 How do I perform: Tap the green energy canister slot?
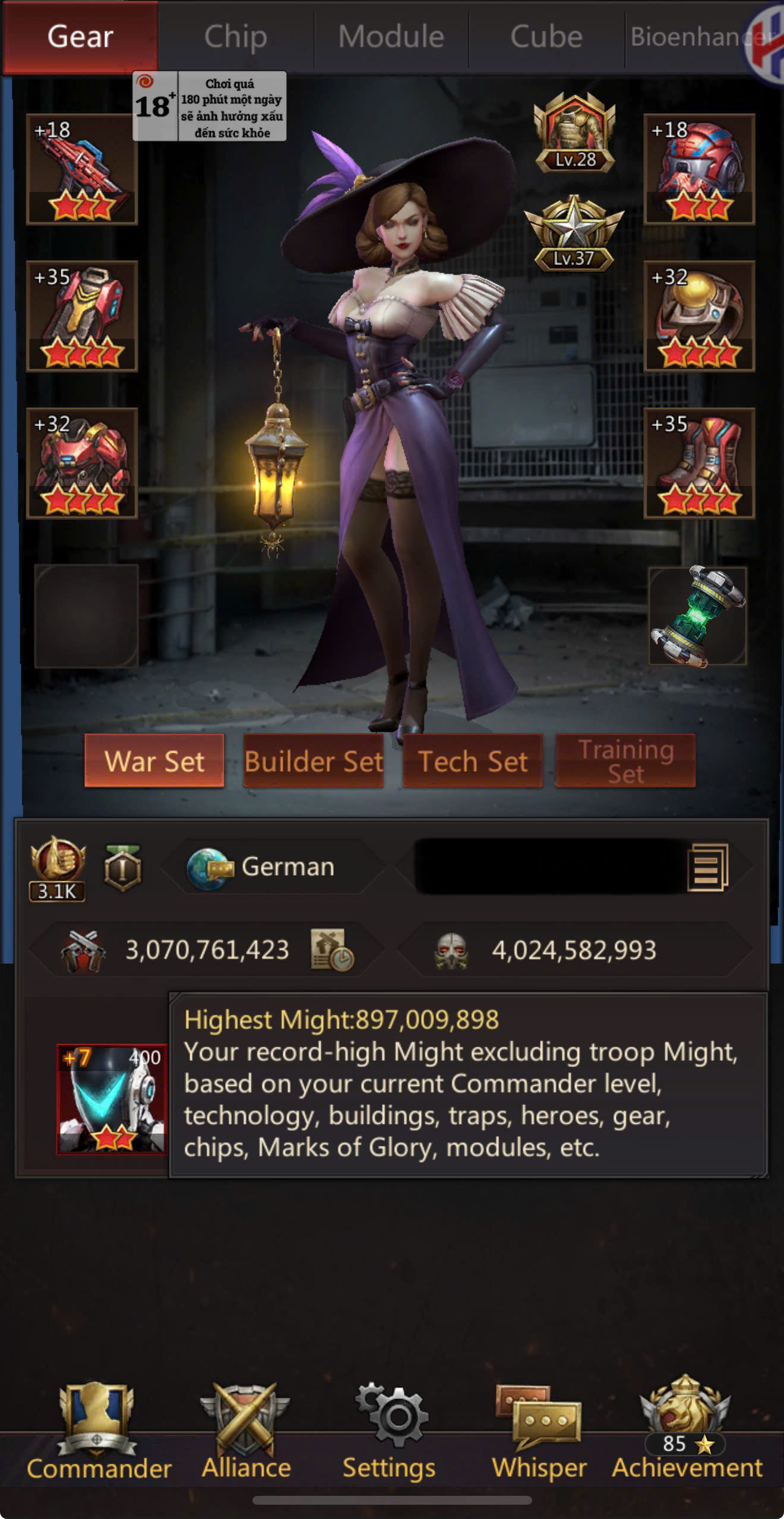(x=697, y=615)
